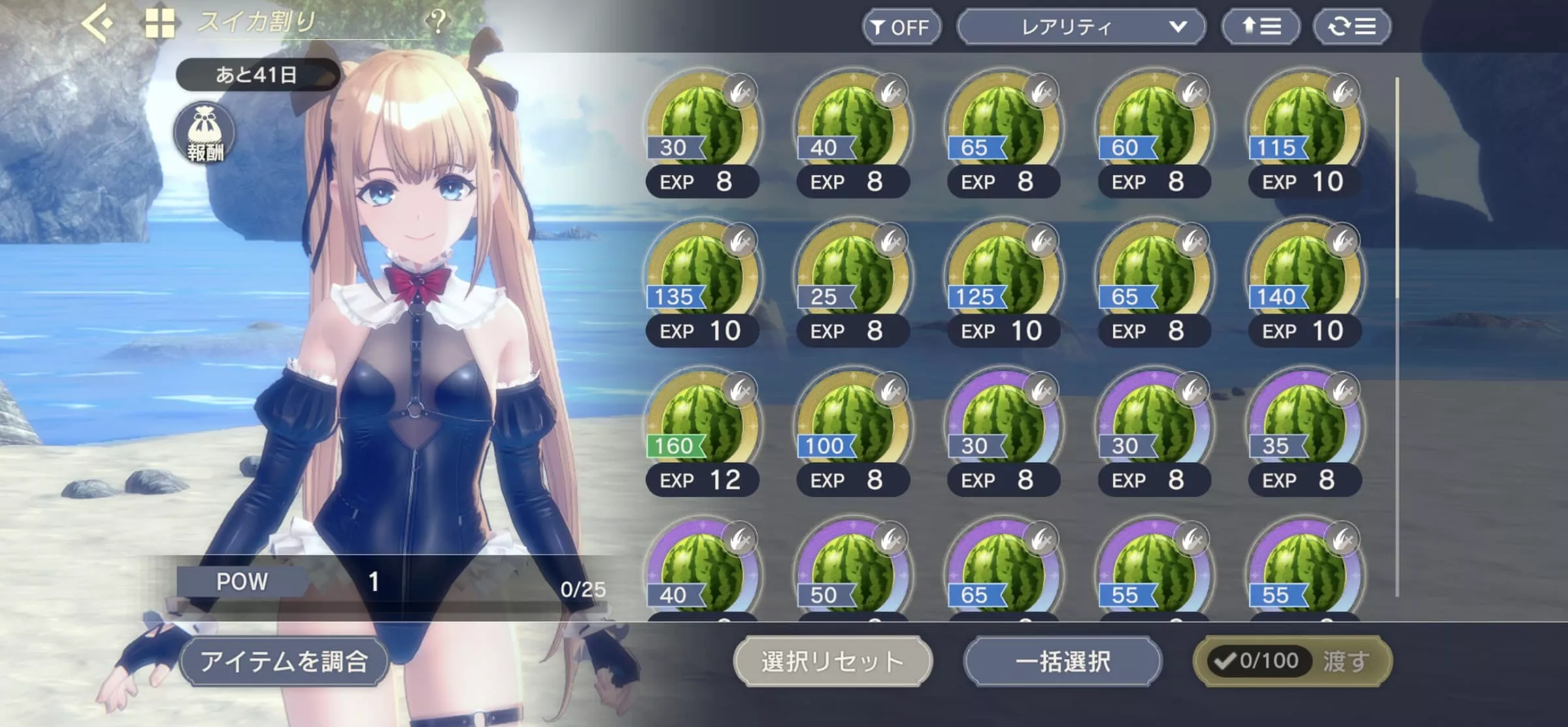The image size is (1568, 727).
Task: Toggle the lock on the 140 watermelon
Action: tap(1344, 241)
